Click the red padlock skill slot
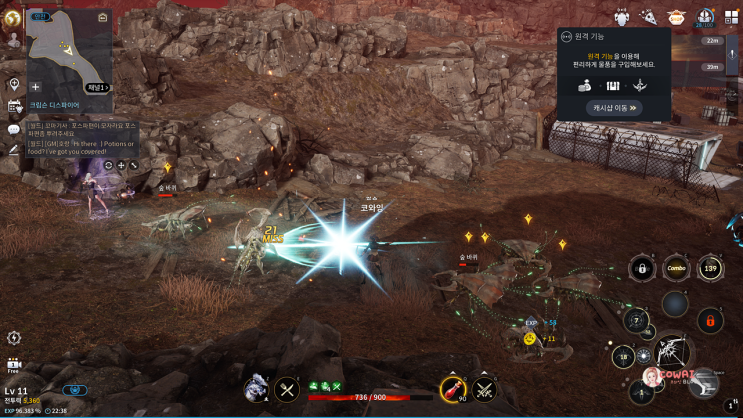This screenshot has height=418, width=743. (710, 322)
